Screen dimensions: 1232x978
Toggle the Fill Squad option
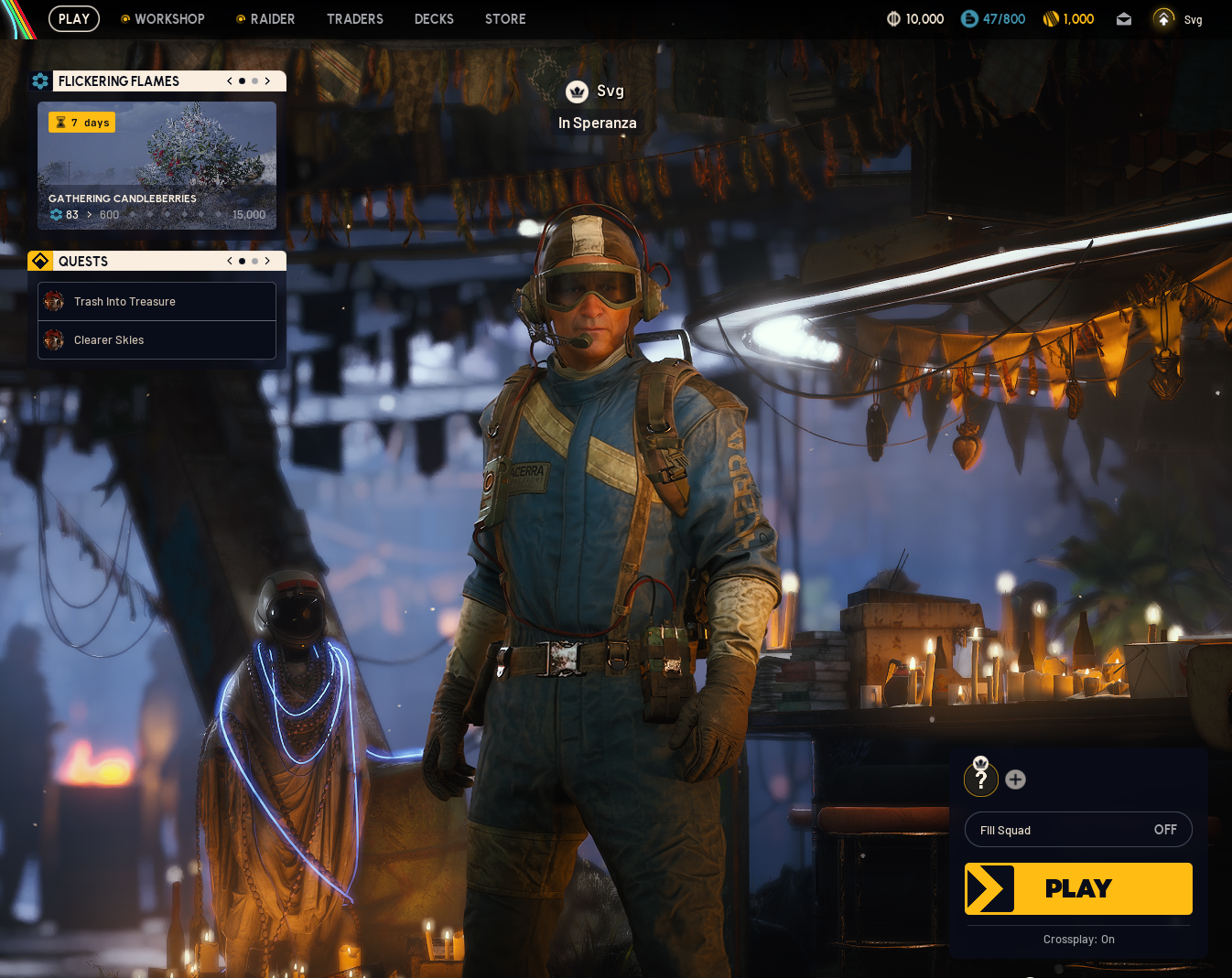point(1078,830)
